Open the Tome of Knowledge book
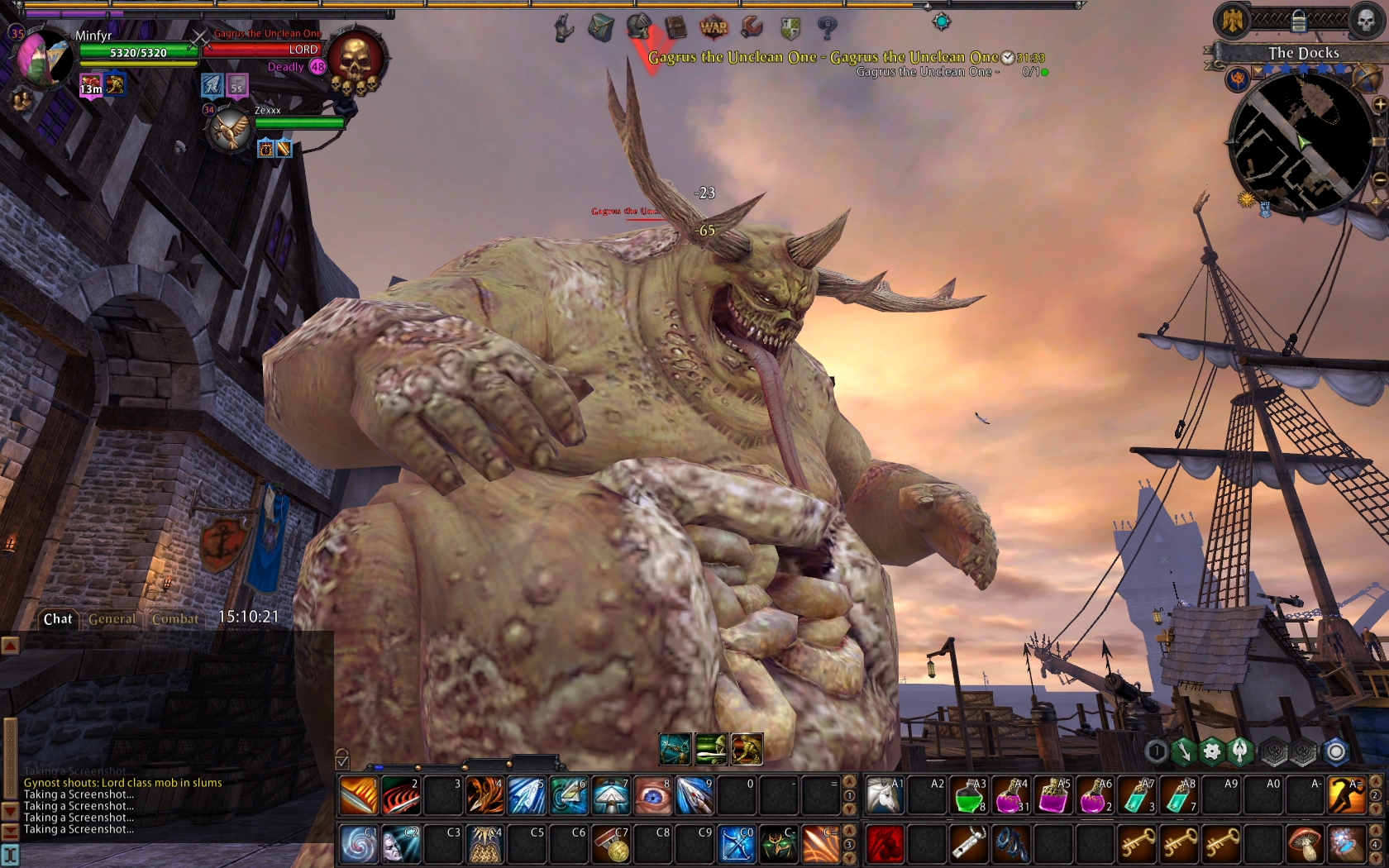The height and width of the screenshot is (868, 1389). point(676,27)
